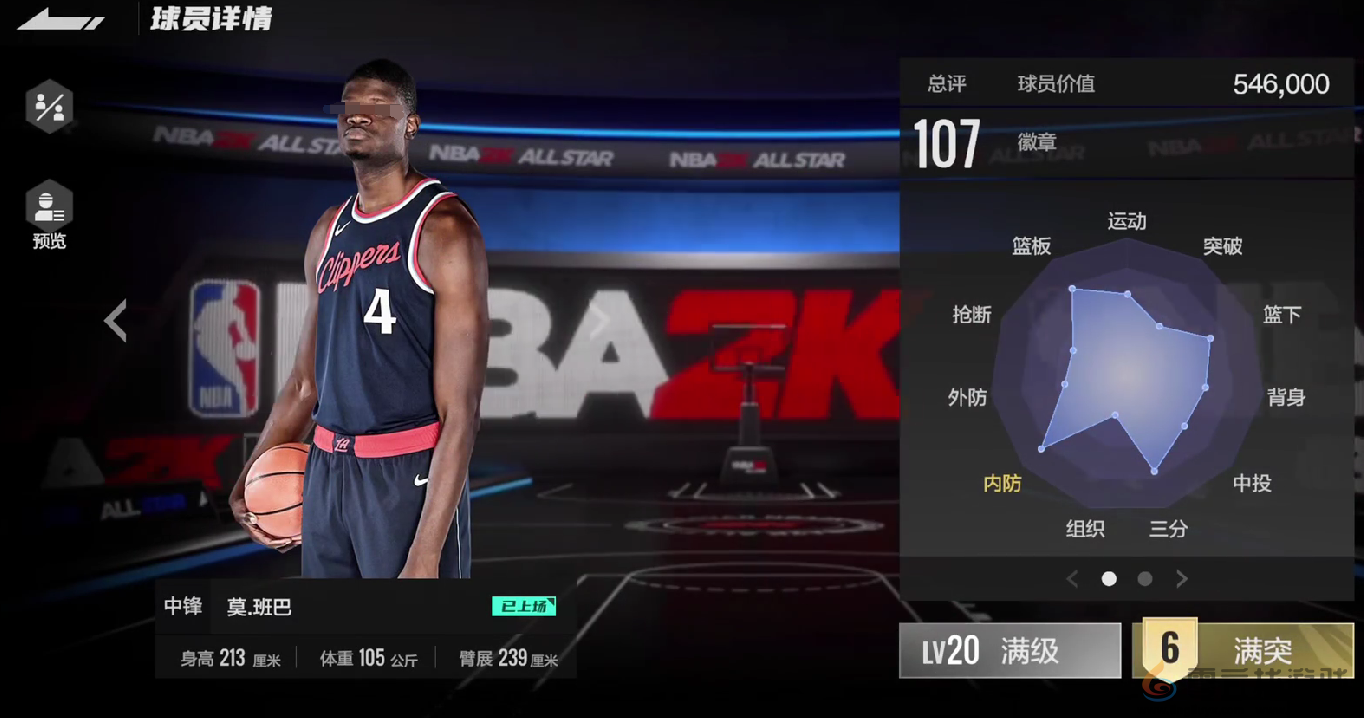Switch to the second stats page dot
1364x718 pixels.
[1145, 579]
